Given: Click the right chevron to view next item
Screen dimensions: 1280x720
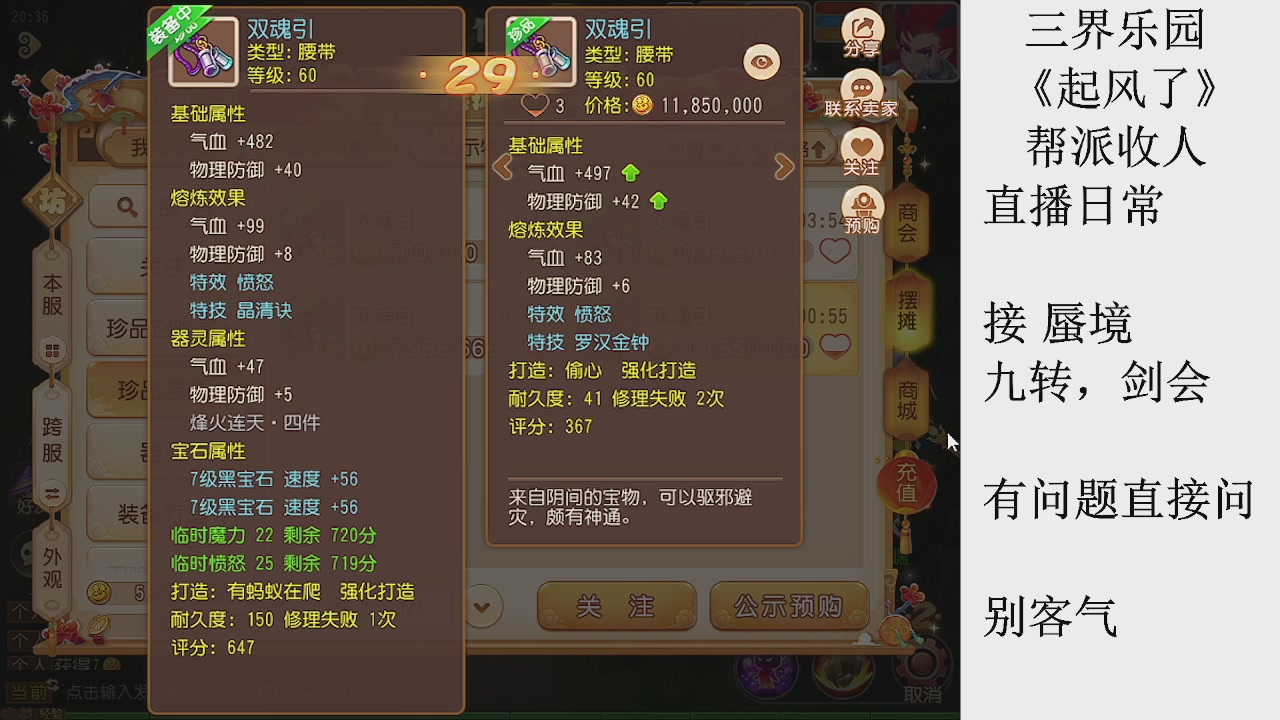Looking at the screenshot, I should pyautogui.click(x=784, y=166).
